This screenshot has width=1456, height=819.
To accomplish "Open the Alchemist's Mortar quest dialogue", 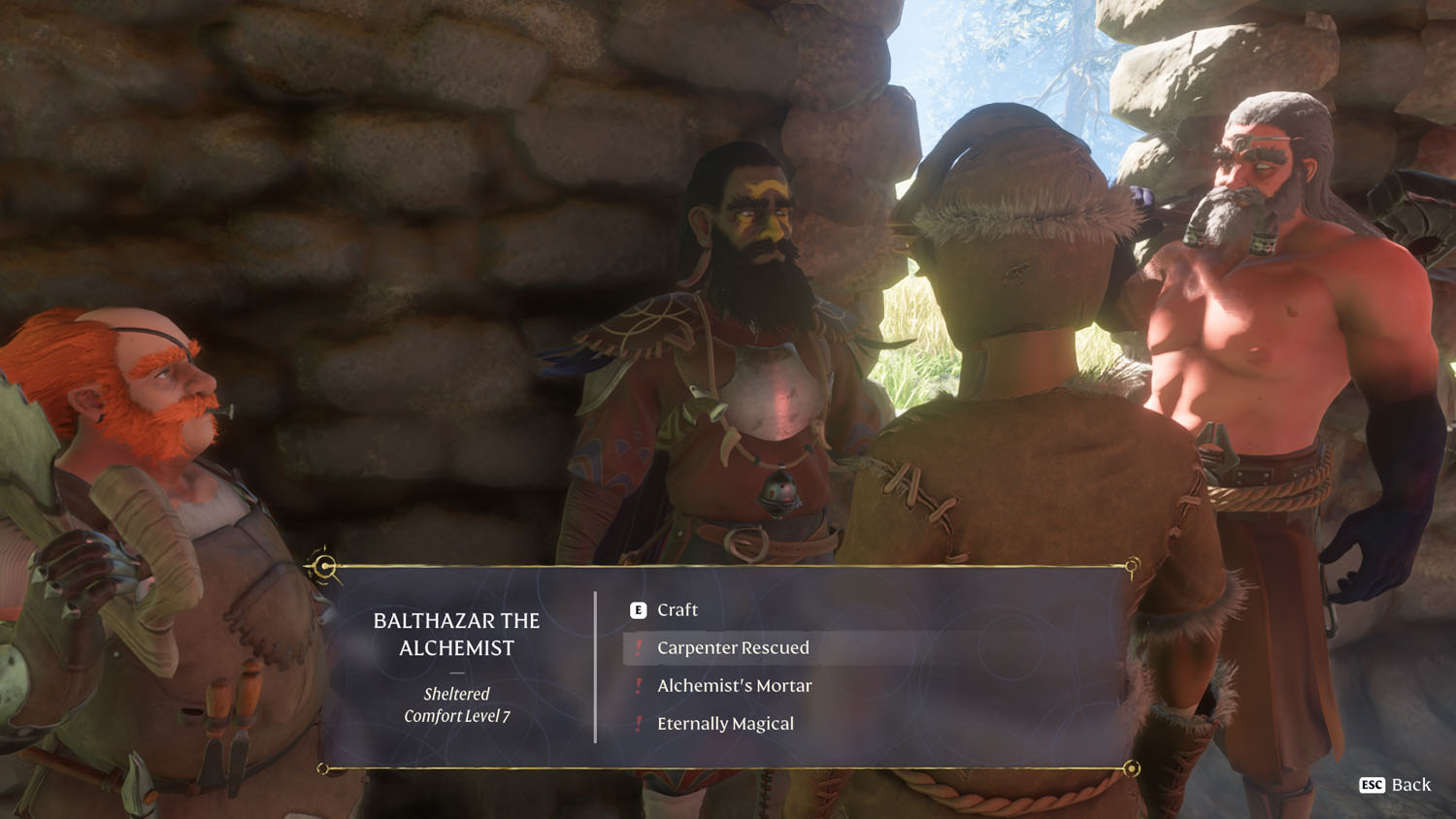I will [734, 686].
